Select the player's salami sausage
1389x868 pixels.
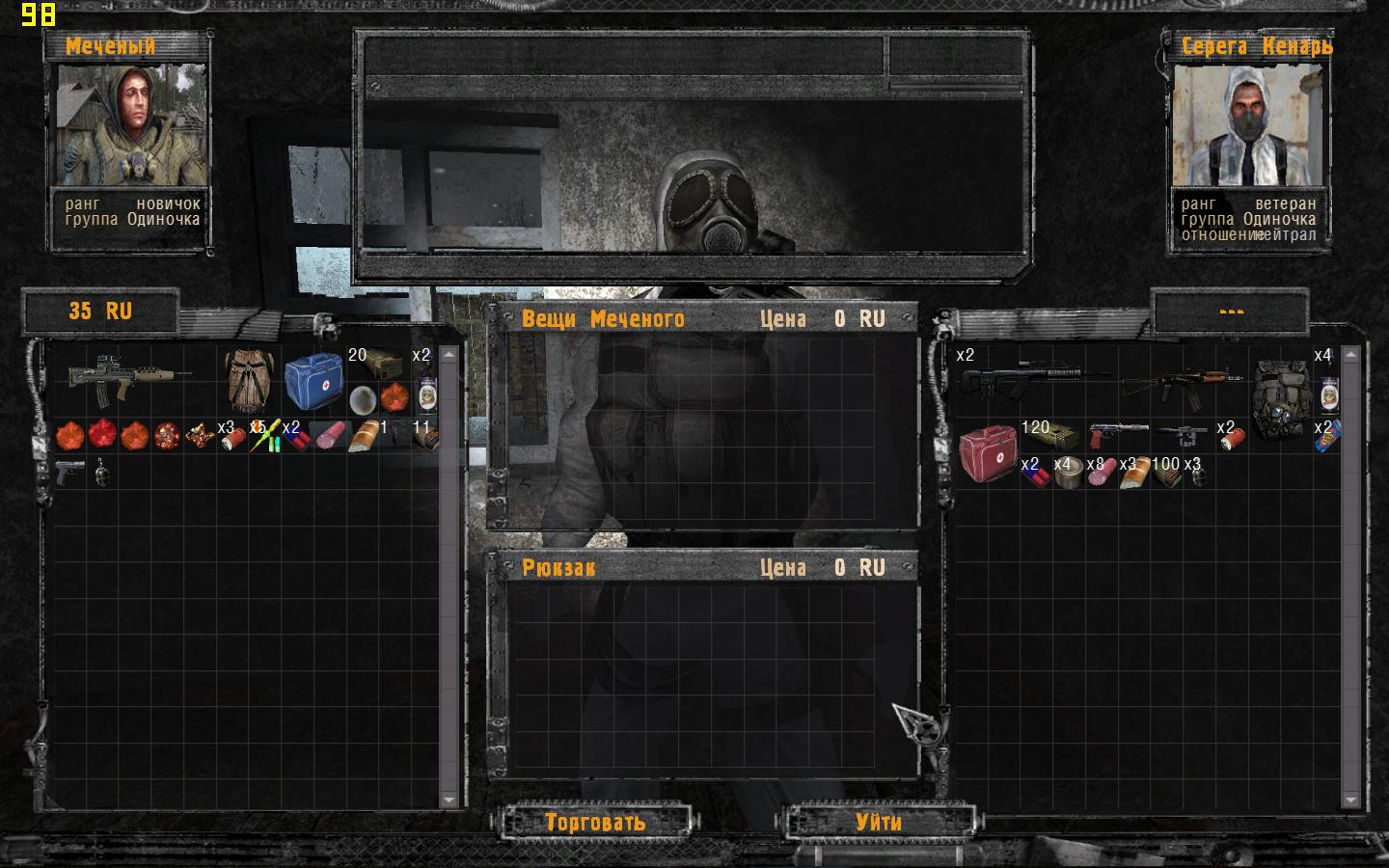pos(330,436)
